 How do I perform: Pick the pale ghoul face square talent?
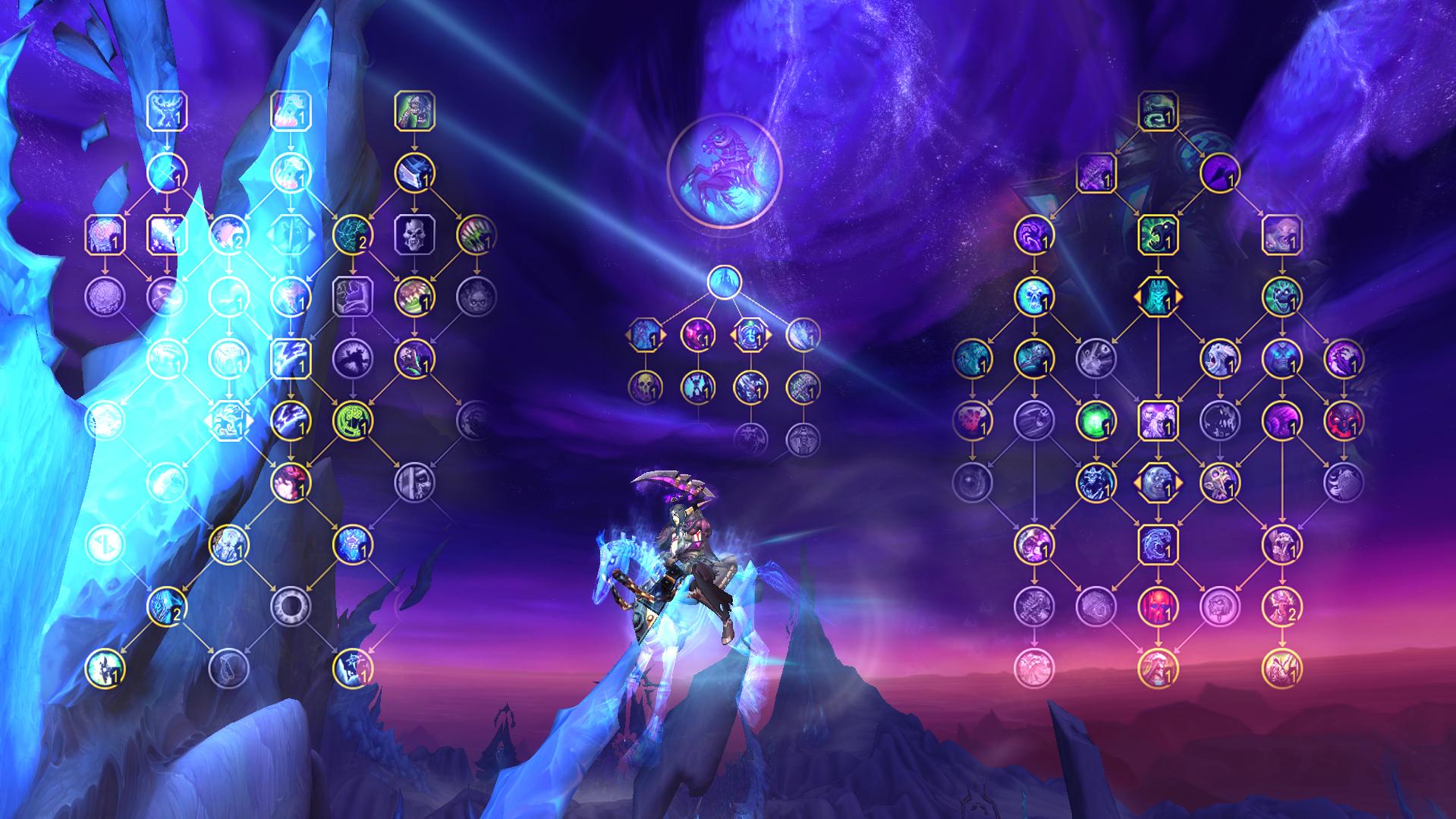point(1281,235)
